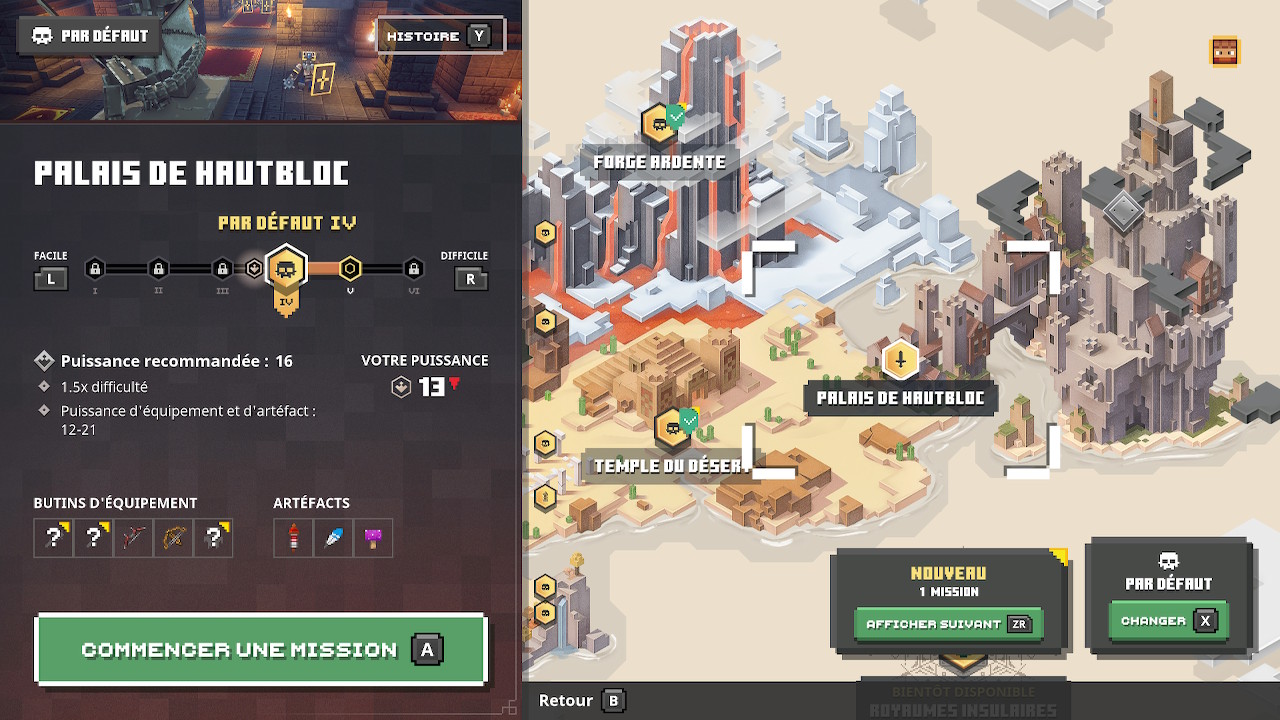The height and width of the screenshot is (720, 1280).
Task: Open the Par défaut difficulty button top-left
Action: (x=90, y=36)
